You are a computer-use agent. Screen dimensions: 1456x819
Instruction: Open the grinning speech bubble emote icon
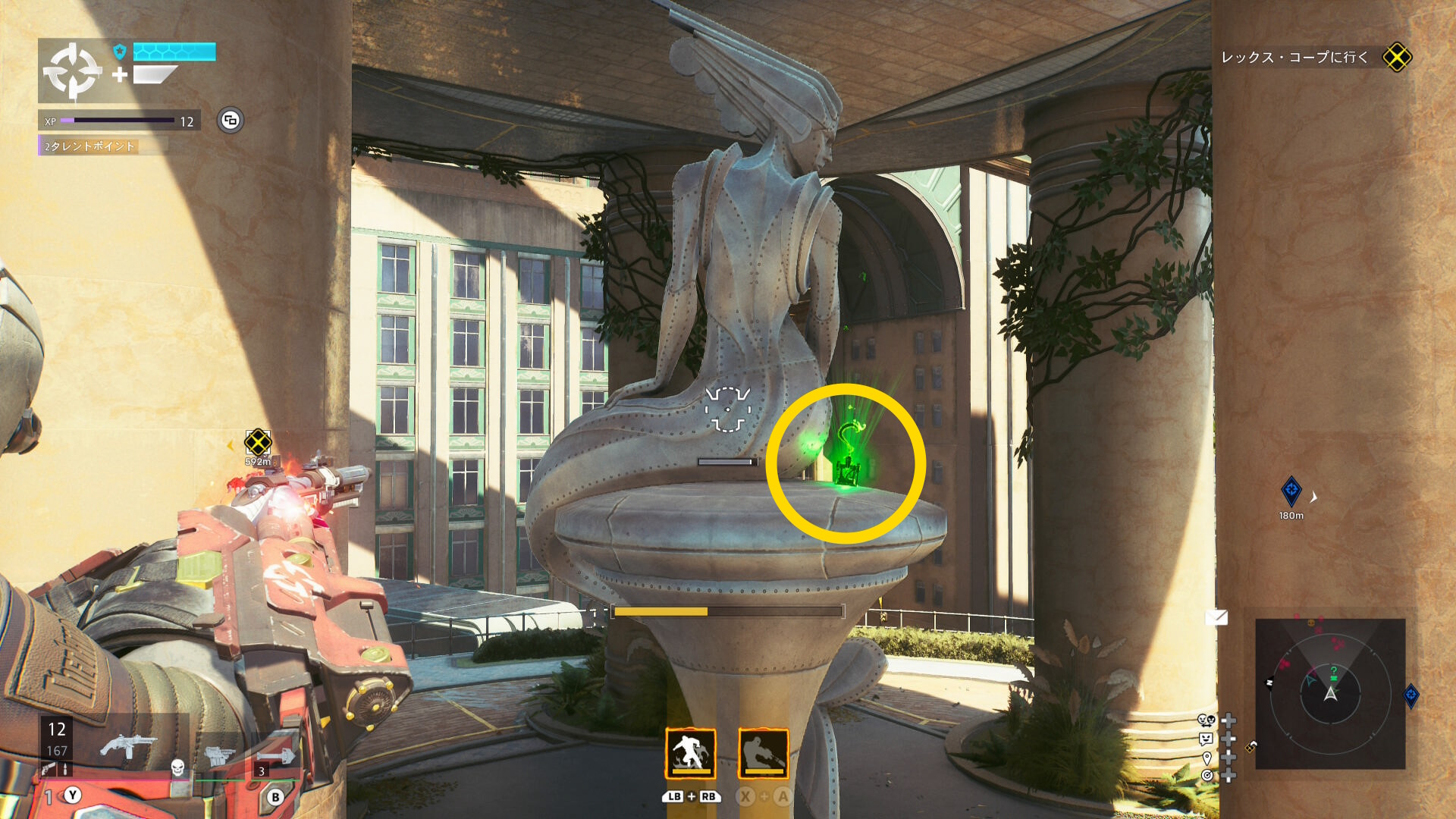[x=1206, y=739]
